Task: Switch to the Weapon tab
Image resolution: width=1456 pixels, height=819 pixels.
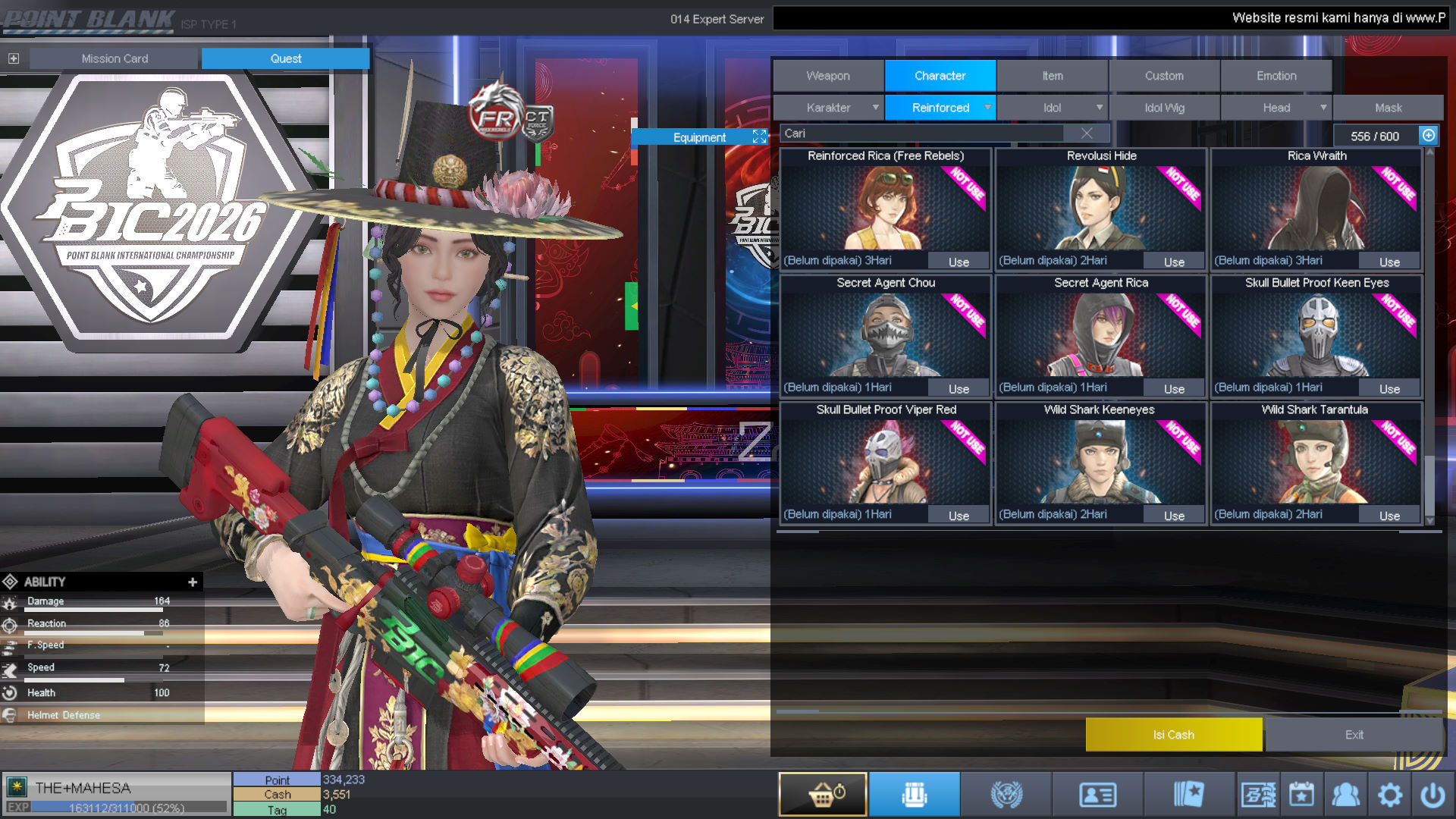Action: 828,76
